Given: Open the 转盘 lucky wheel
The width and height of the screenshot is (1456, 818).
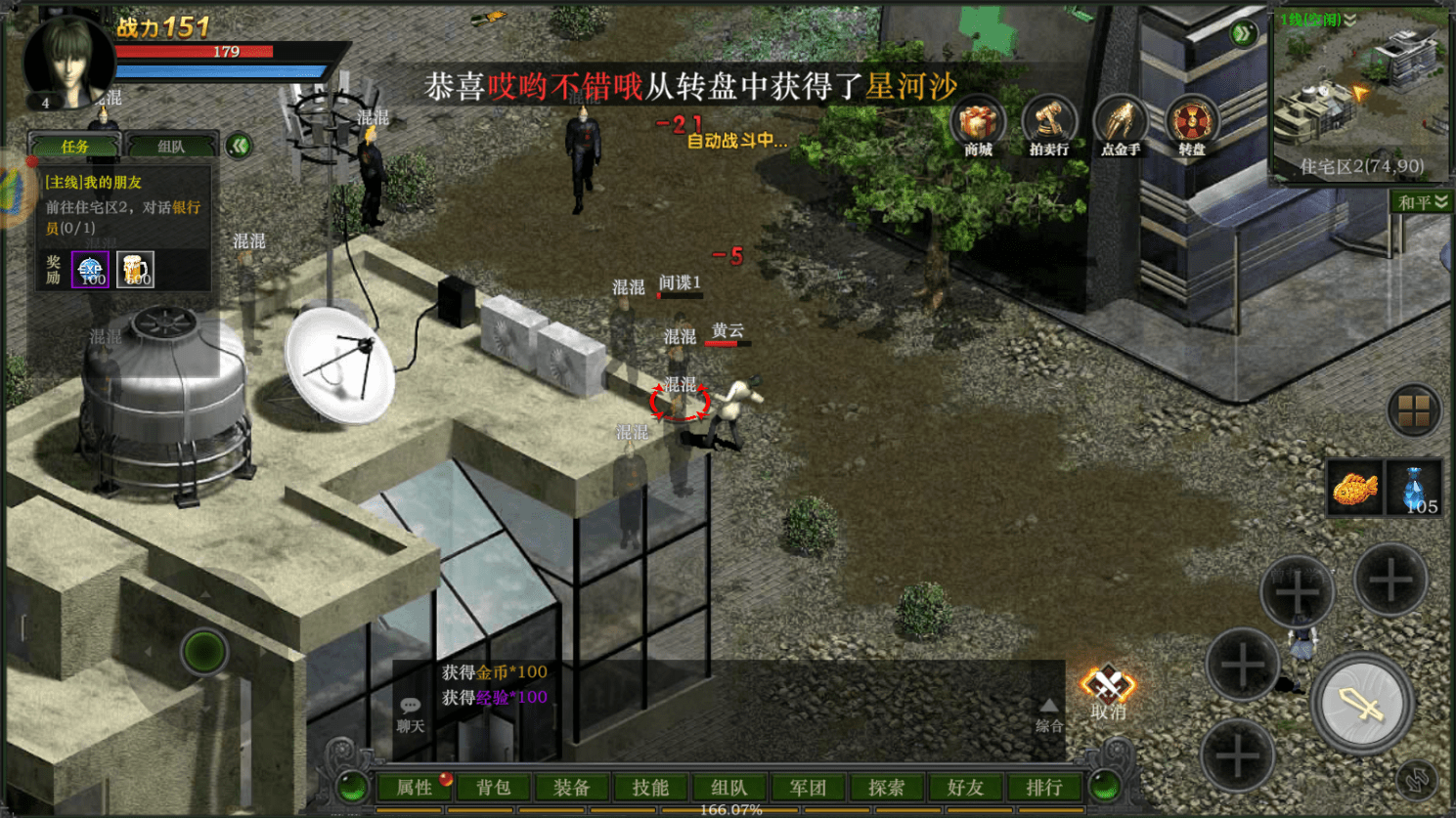Looking at the screenshot, I should [1191, 127].
